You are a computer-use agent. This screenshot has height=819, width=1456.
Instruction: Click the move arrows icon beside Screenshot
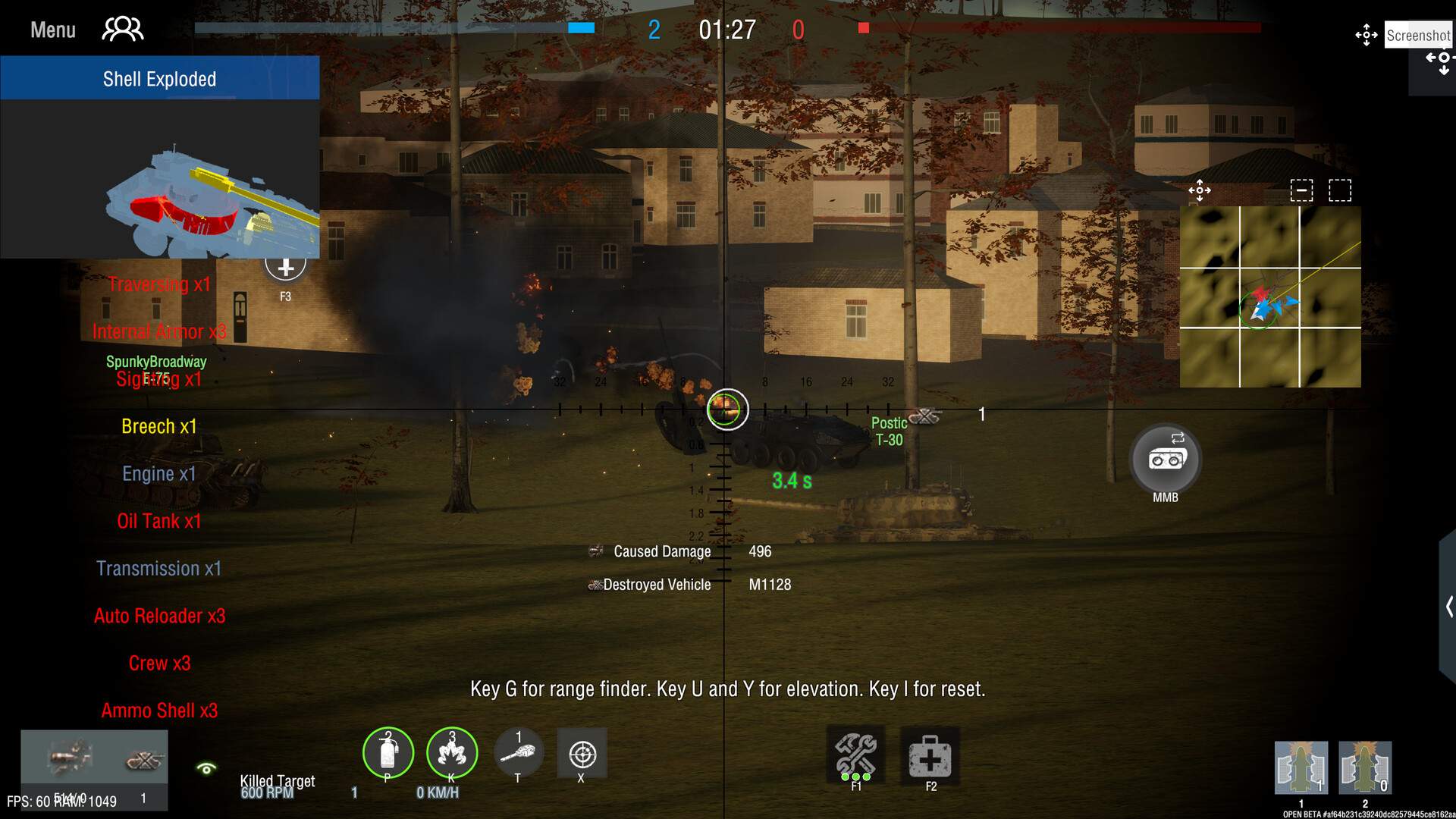(1365, 34)
